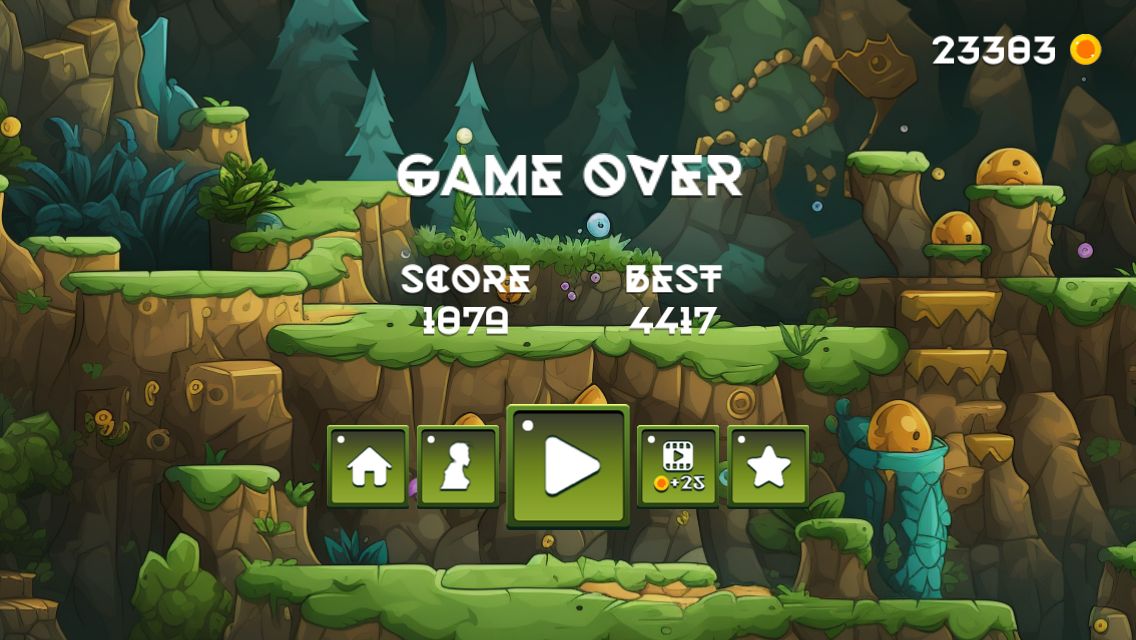Open the character select button

coord(458,466)
